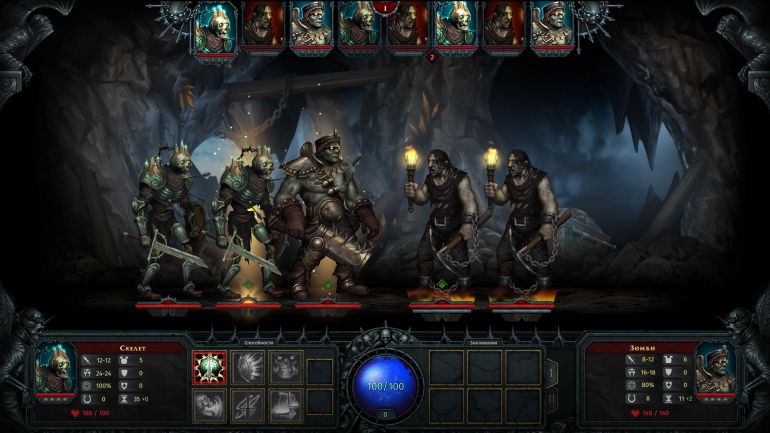Choose the crossed blades ability icon

pyautogui.click(x=248, y=404)
